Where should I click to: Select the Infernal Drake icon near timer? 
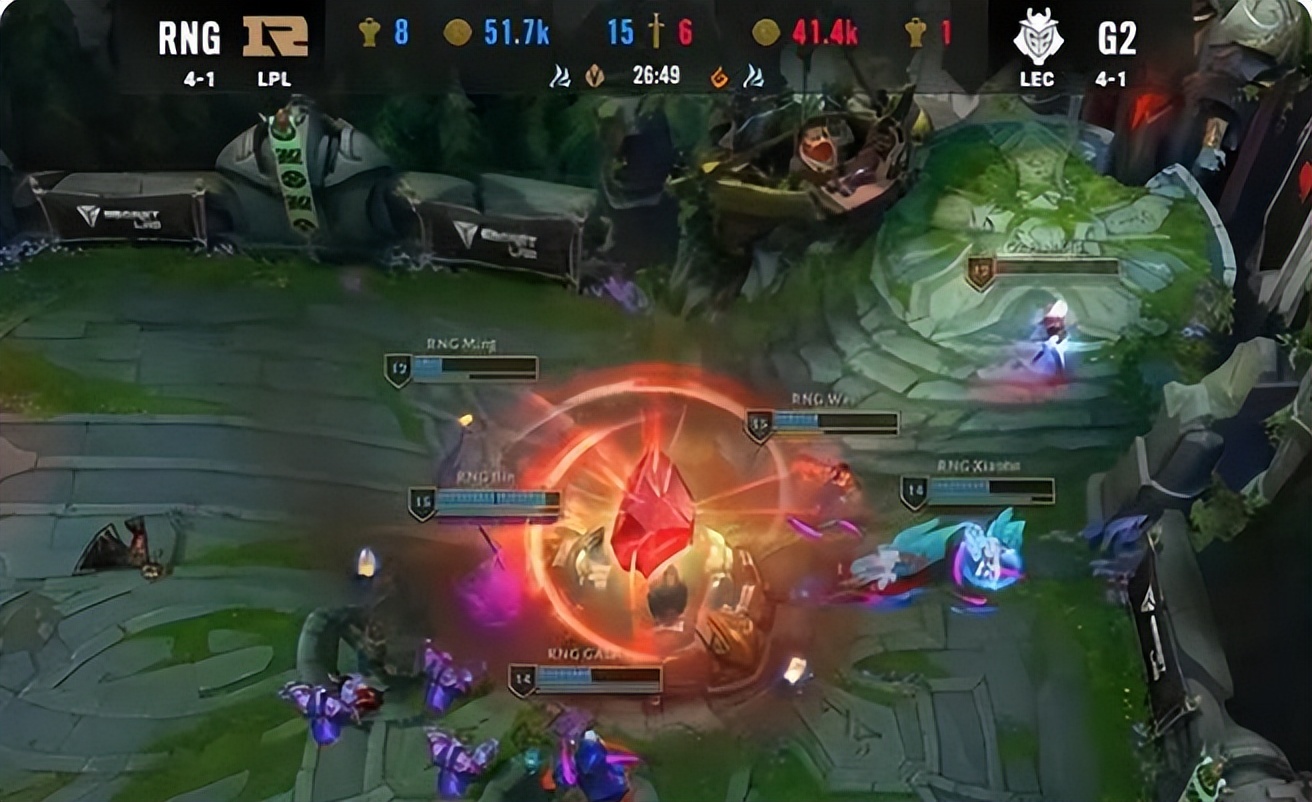[x=719, y=73]
